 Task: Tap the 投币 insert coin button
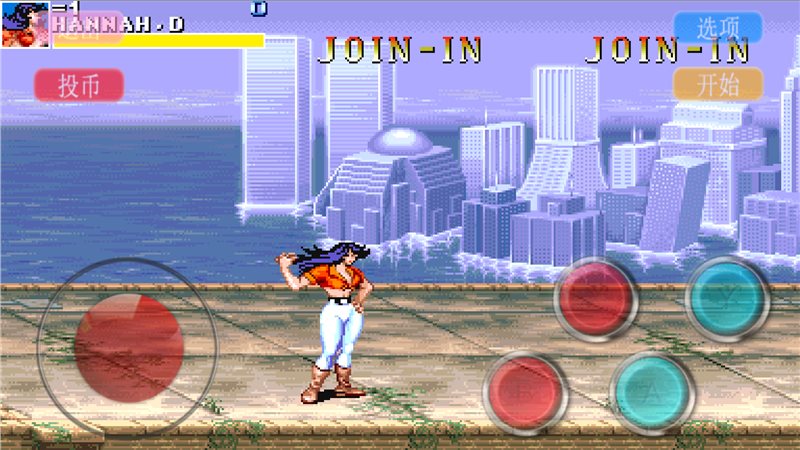point(79,85)
